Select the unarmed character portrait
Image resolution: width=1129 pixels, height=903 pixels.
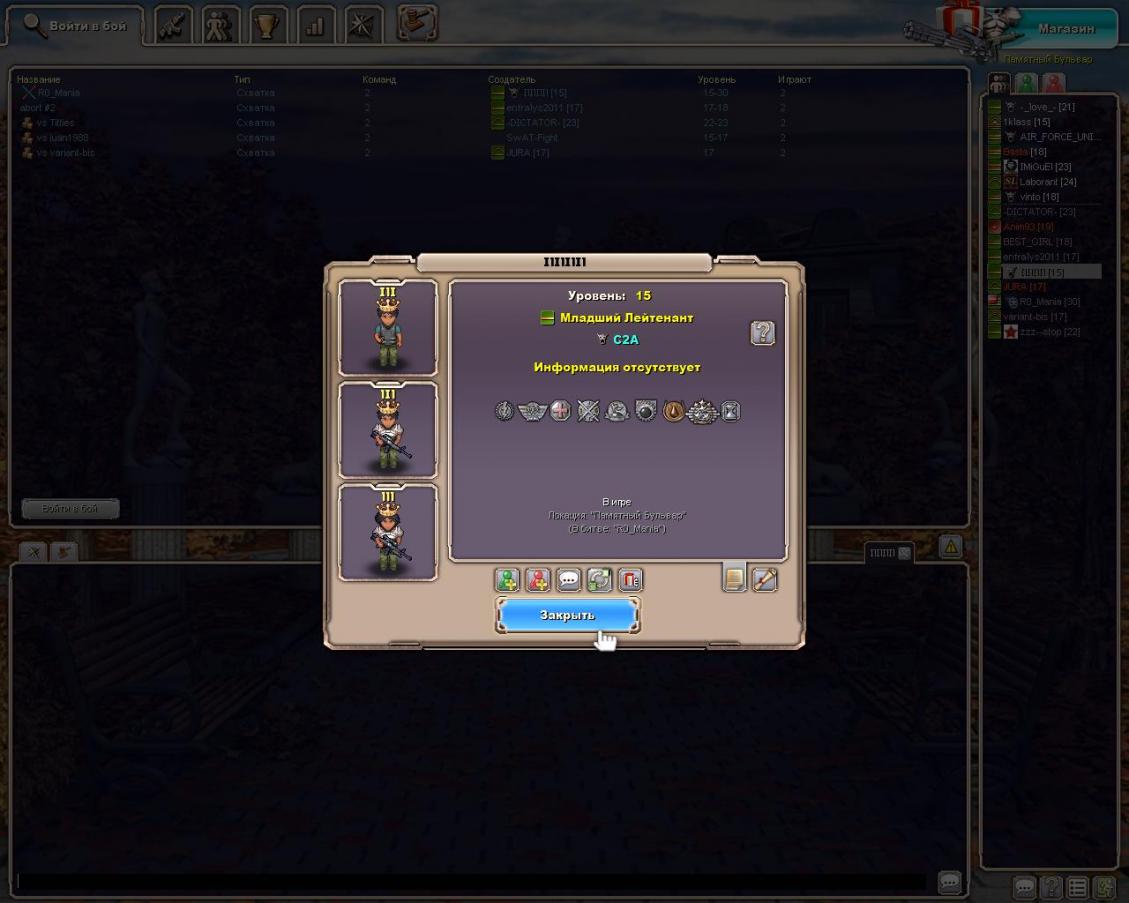point(388,328)
